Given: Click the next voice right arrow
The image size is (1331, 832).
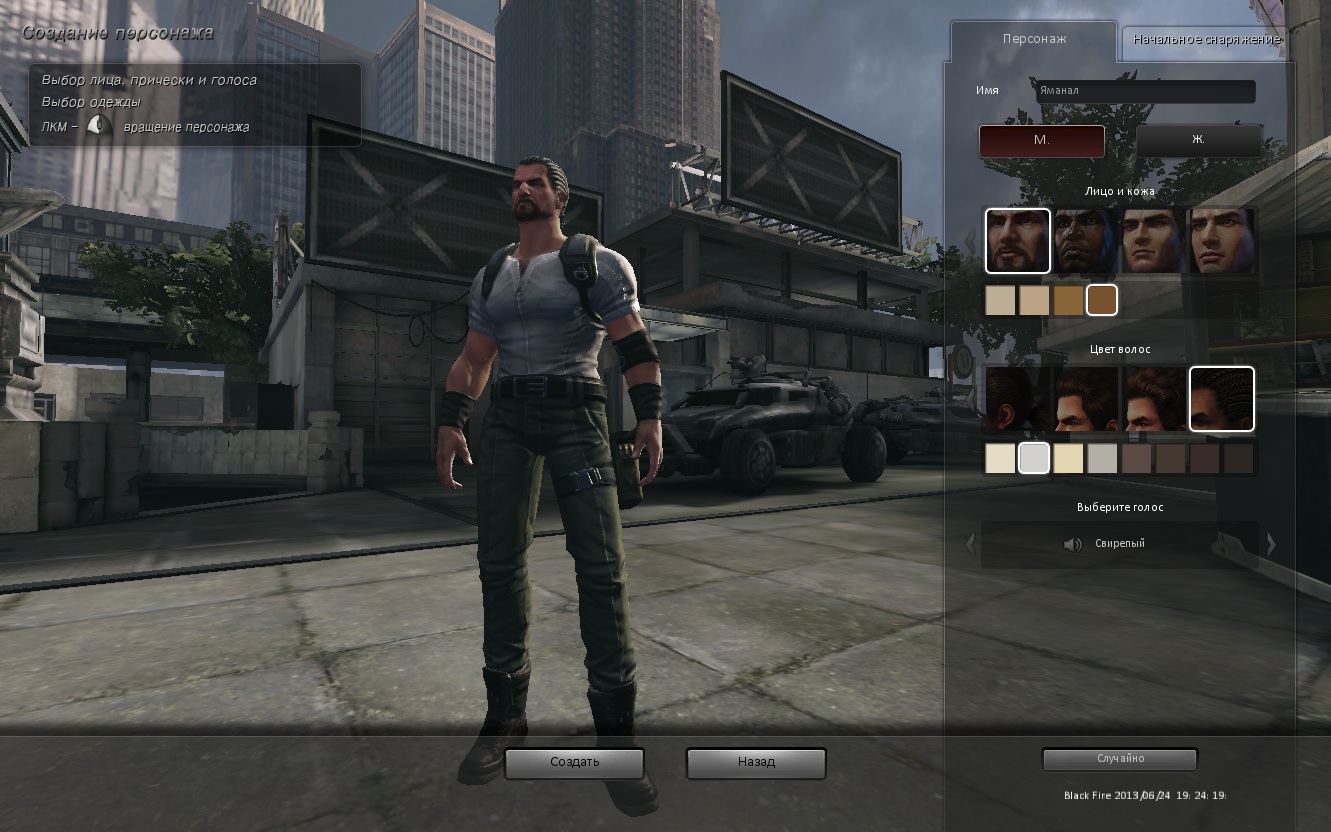Looking at the screenshot, I should click(x=1271, y=544).
